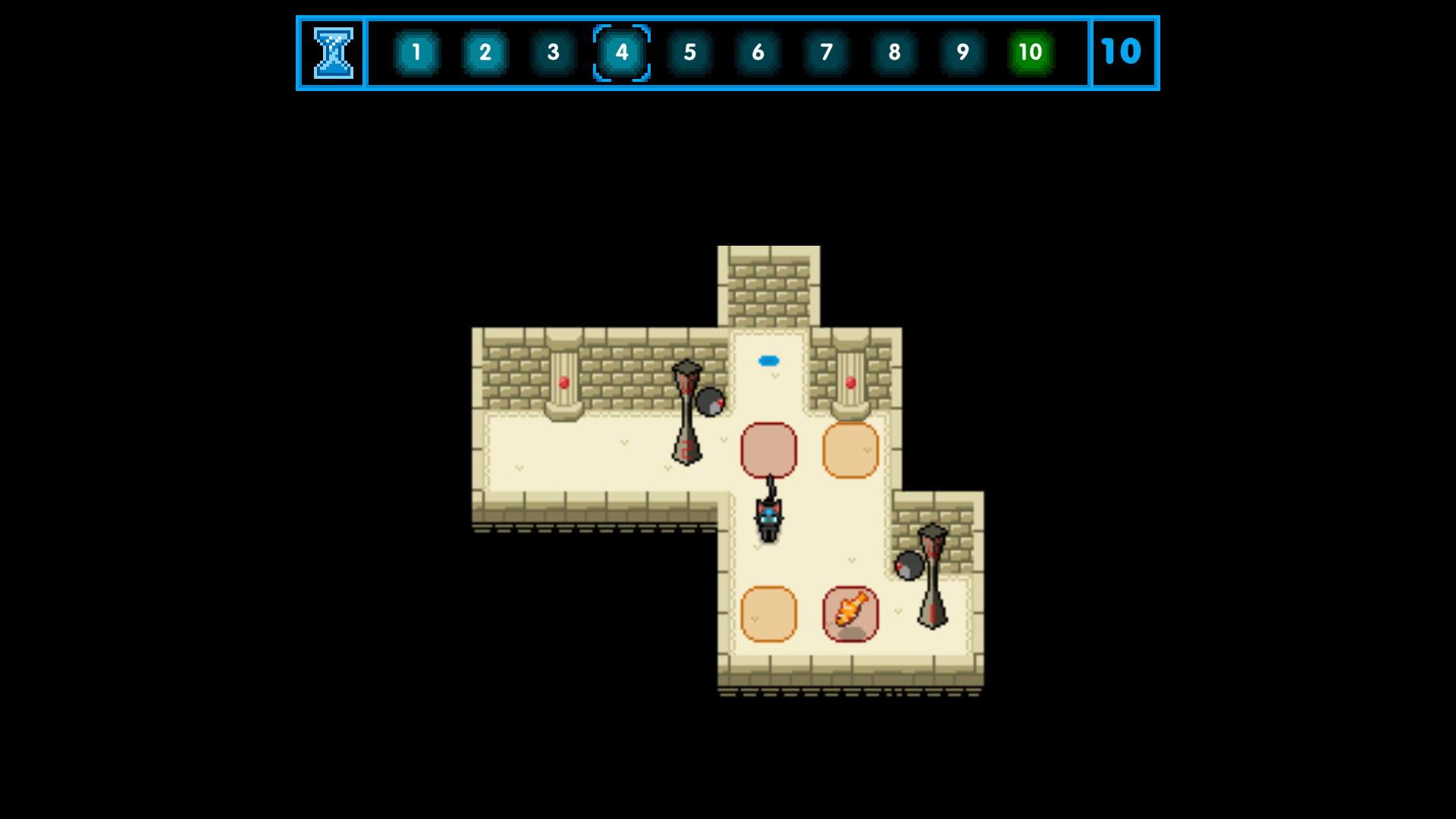This screenshot has height=819, width=1456.
Task: Click the pink pressure plate above the cat
Action: (x=769, y=451)
